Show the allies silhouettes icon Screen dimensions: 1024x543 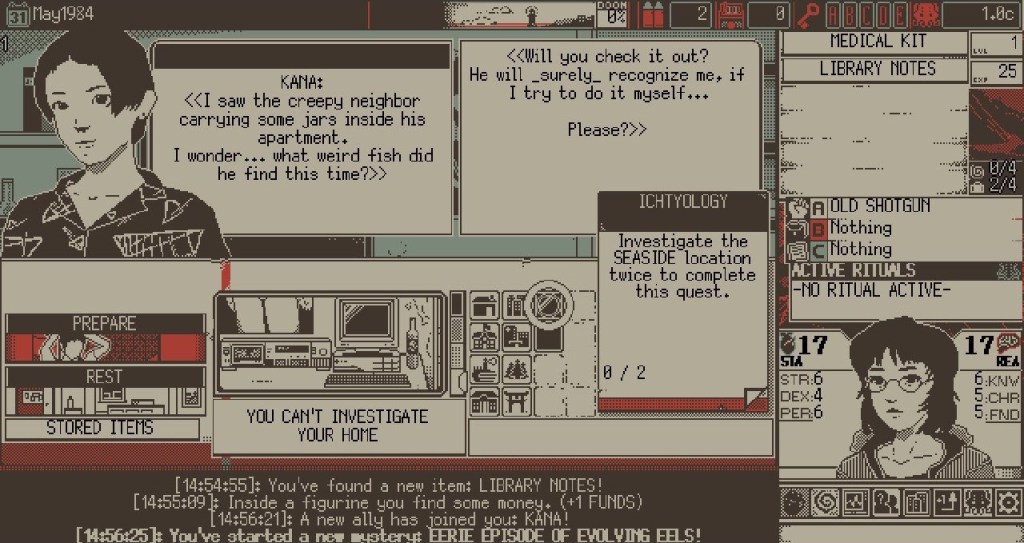pyautogui.click(x=887, y=502)
